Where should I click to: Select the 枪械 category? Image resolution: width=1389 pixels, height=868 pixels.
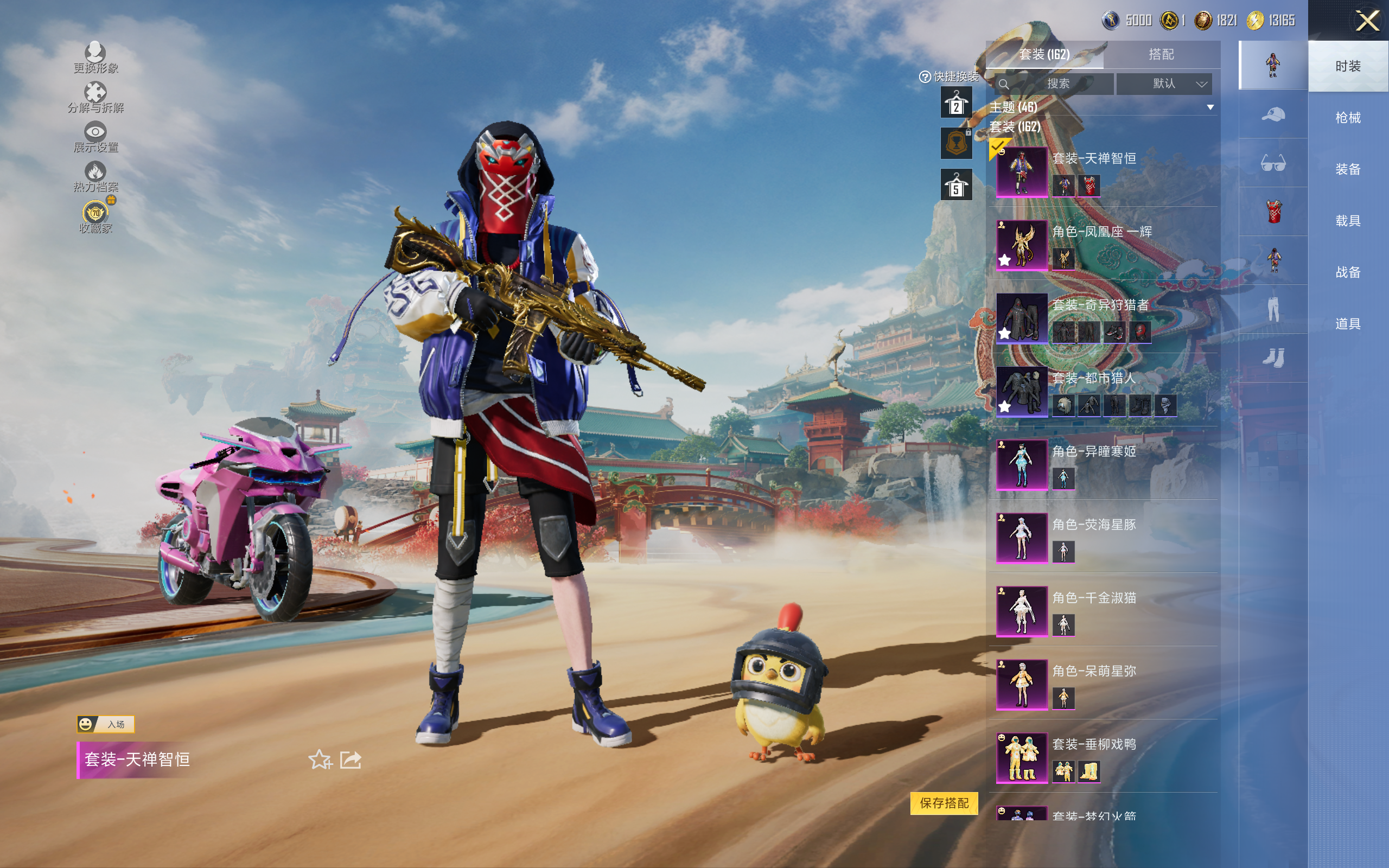click(x=1347, y=118)
